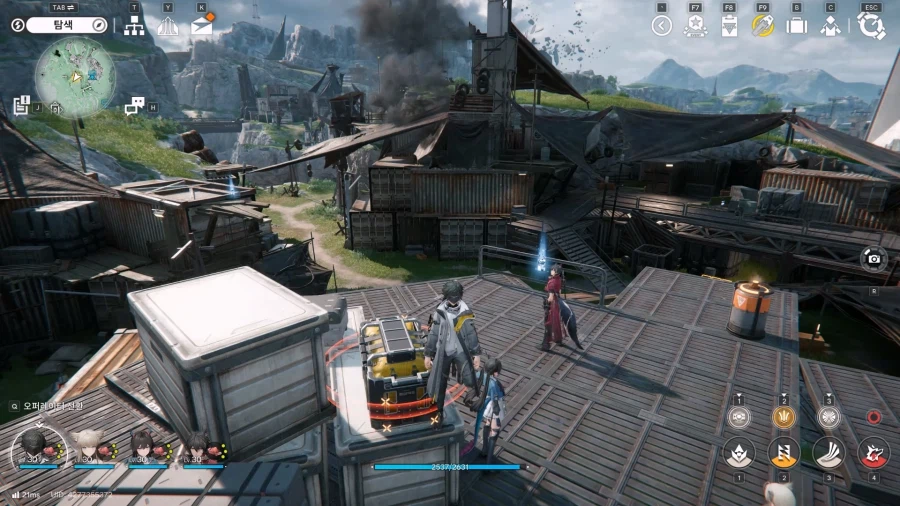The height and width of the screenshot is (506, 900).
Task: Open the clipboard task list icon
Action: pyautogui.click(x=729, y=26)
